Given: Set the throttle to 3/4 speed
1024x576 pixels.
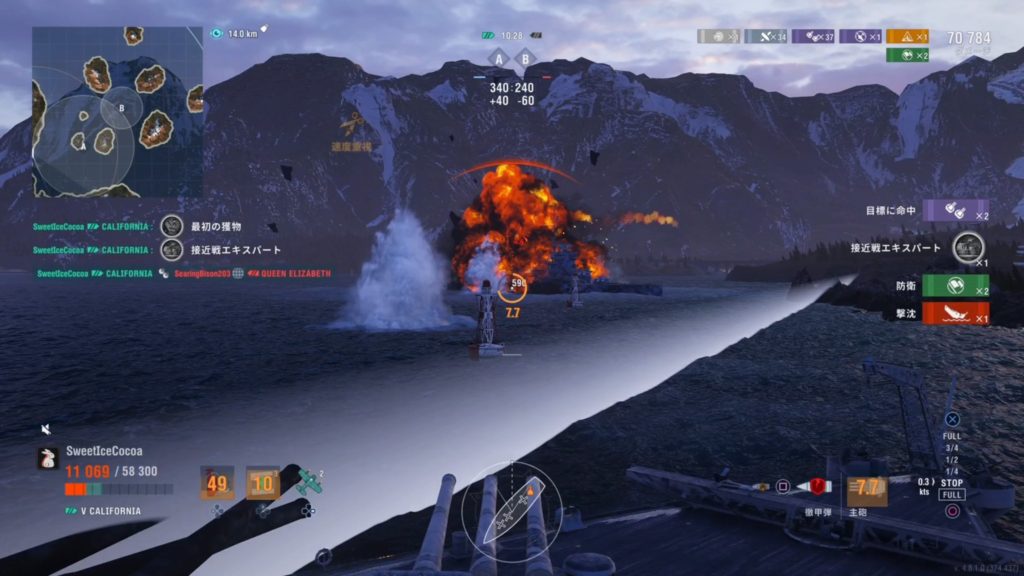Looking at the screenshot, I should click(952, 448).
